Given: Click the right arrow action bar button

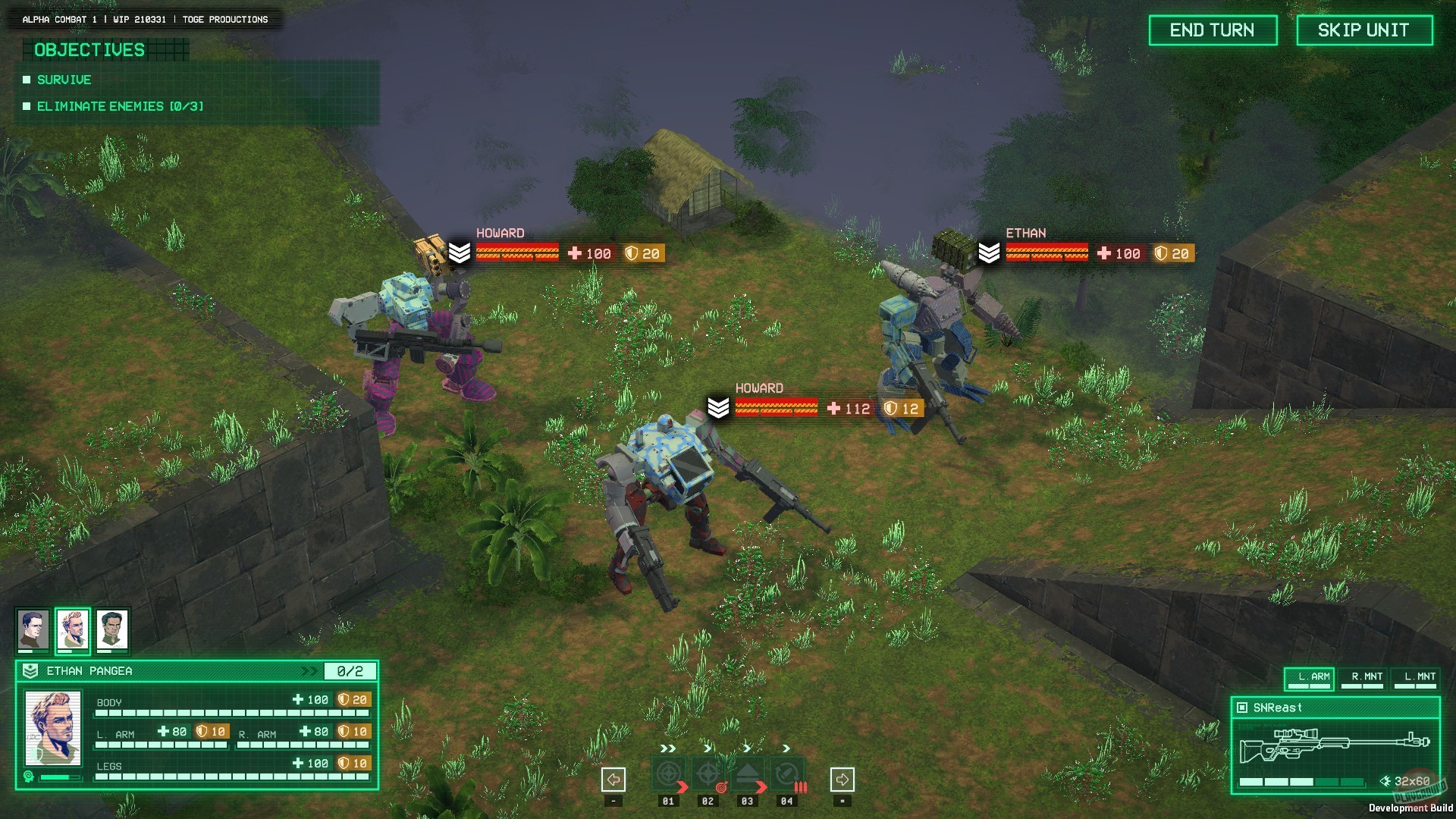Looking at the screenshot, I should (x=842, y=779).
